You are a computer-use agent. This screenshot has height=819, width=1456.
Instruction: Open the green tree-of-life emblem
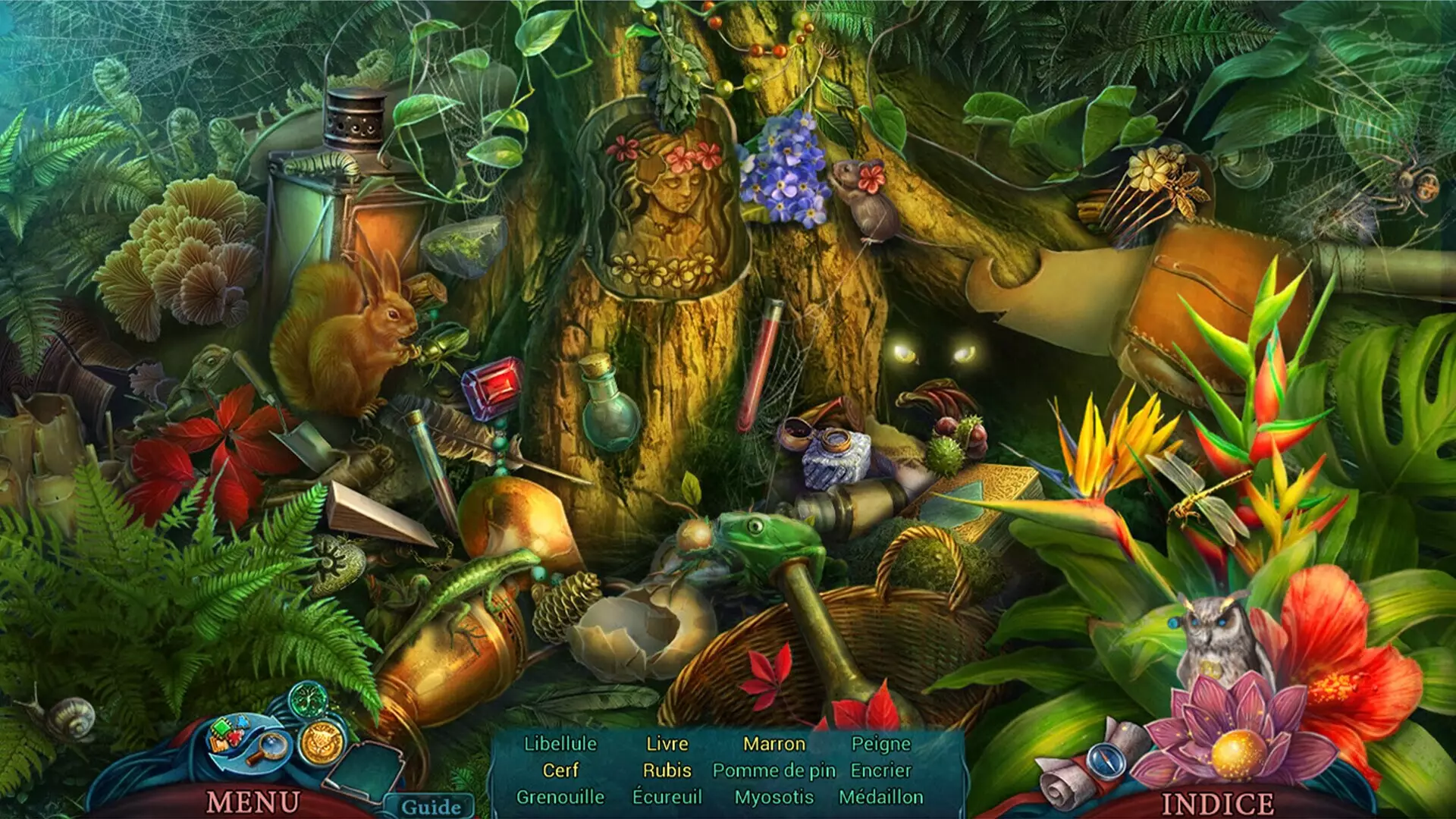[310, 699]
